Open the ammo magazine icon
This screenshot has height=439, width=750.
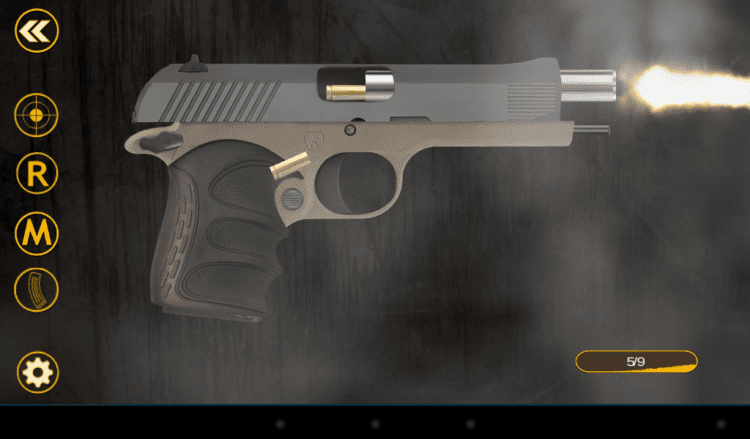[37, 290]
